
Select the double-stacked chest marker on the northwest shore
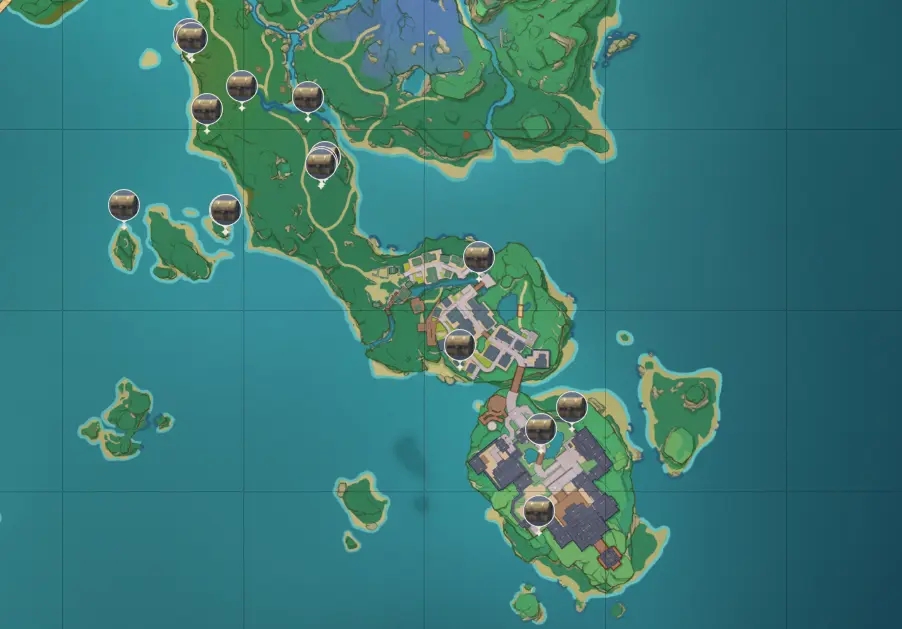190,37
